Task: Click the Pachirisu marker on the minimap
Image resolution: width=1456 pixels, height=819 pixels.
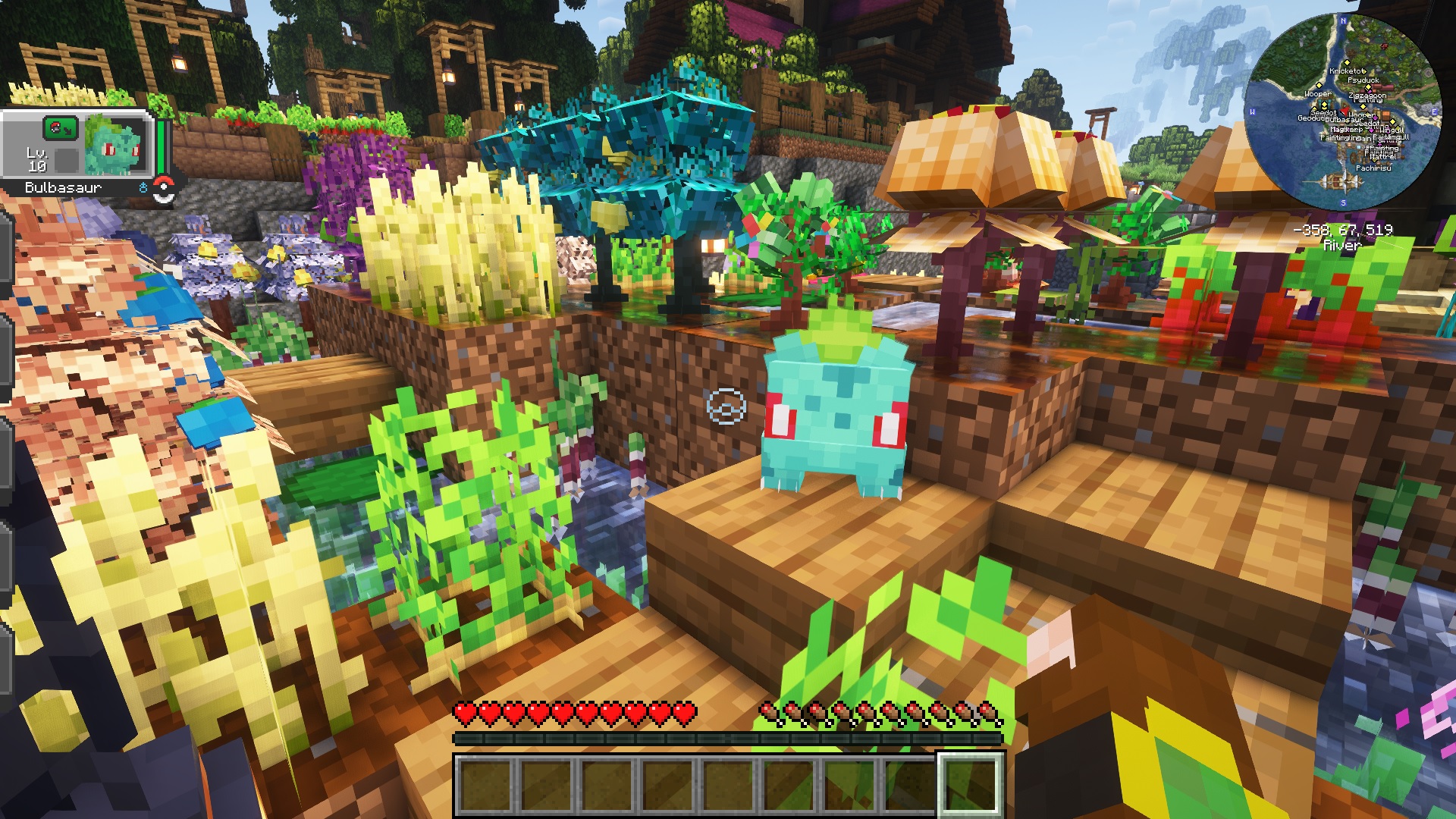Action: (1373, 168)
